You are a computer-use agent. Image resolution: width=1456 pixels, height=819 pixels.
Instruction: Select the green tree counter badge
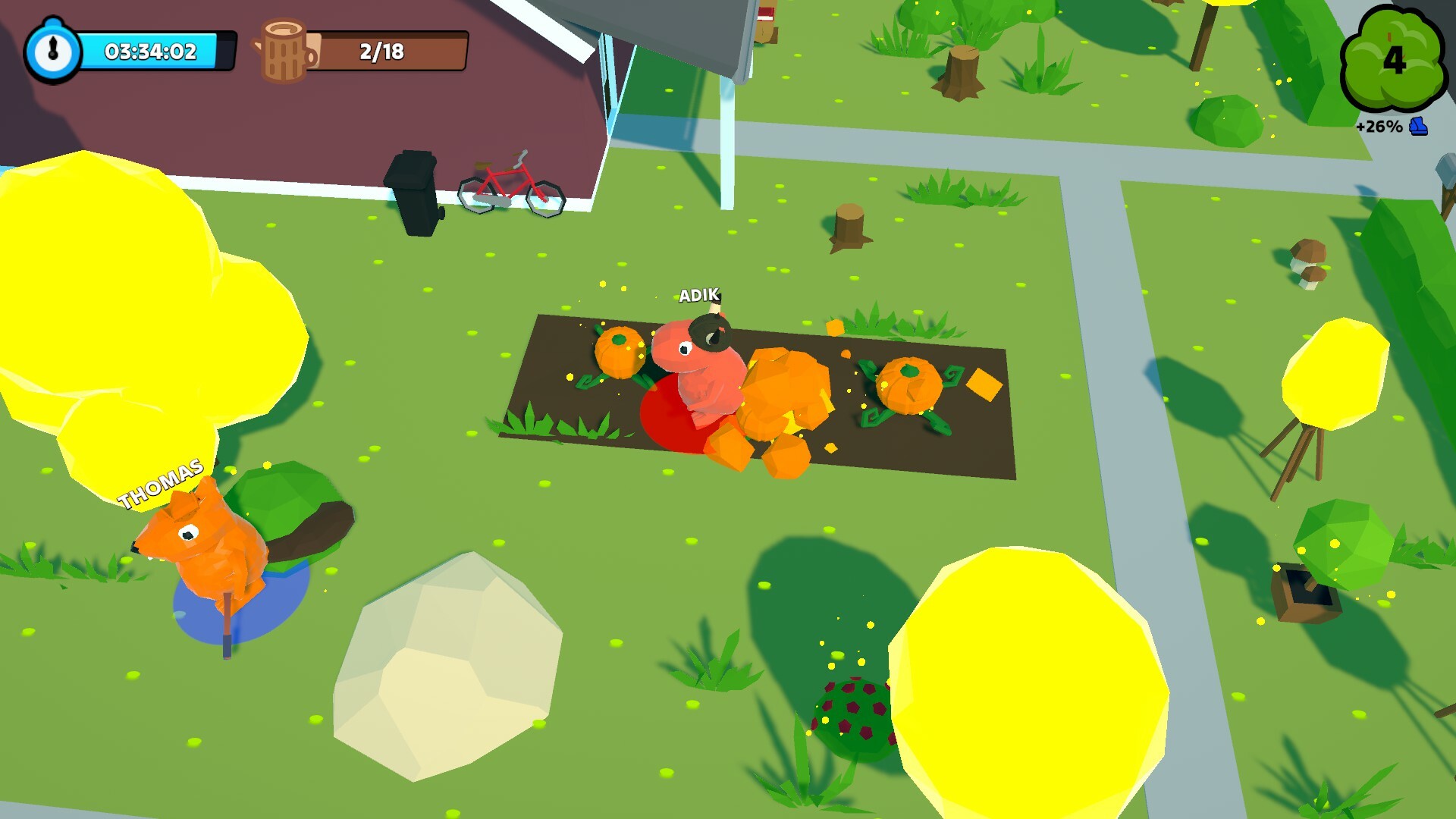1392,59
